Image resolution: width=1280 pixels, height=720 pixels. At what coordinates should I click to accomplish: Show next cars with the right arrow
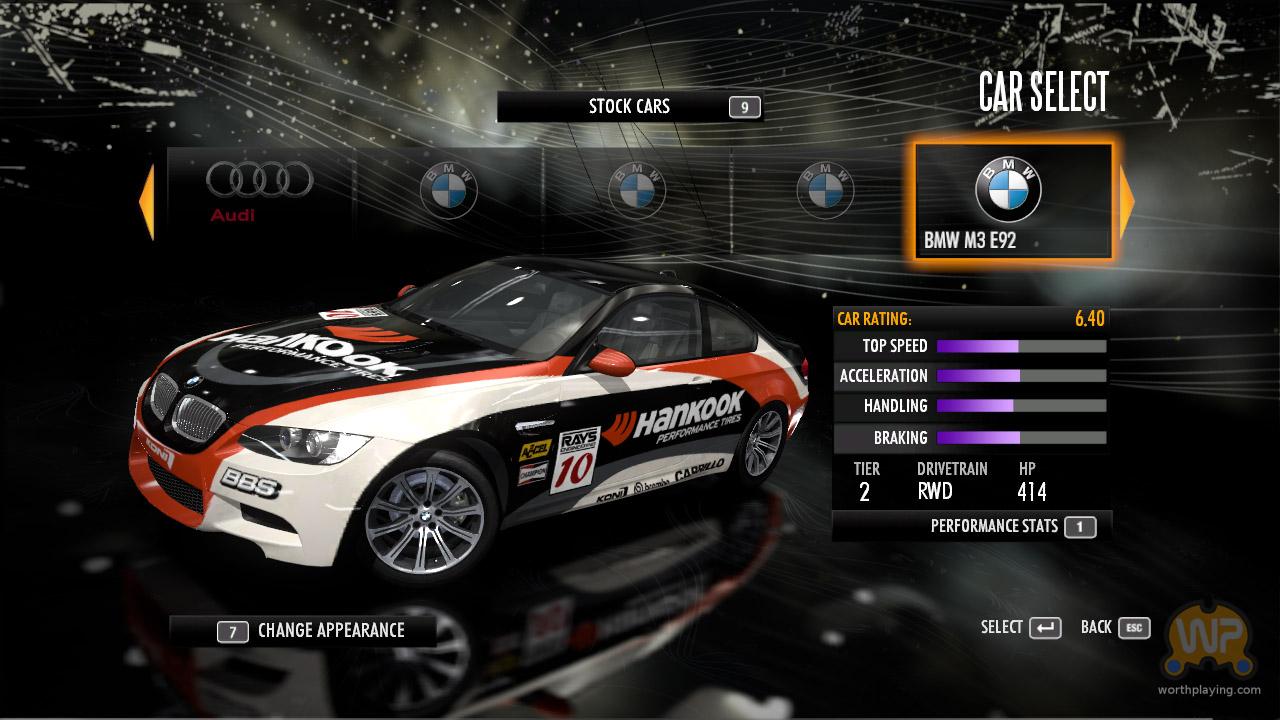click(x=1127, y=203)
